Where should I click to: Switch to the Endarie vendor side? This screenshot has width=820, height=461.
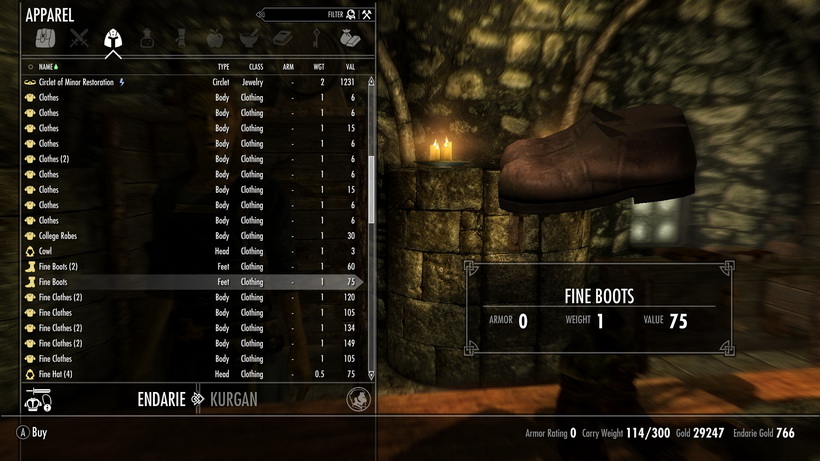coord(164,400)
